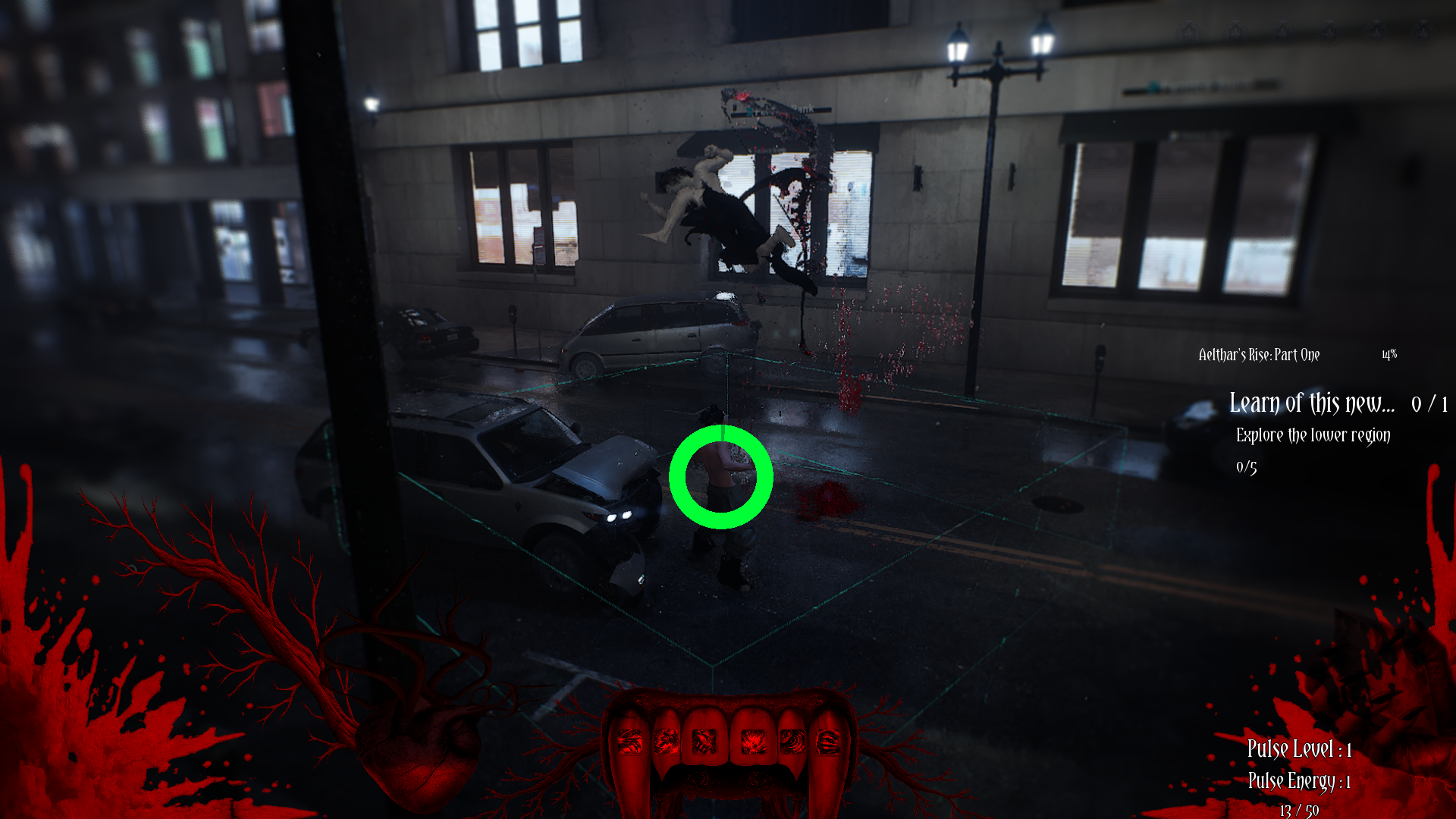Use the blood burst ability icon
Image resolution: width=1456 pixels, height=819 pixels.
pyautogui.click(x=754, y=741)
